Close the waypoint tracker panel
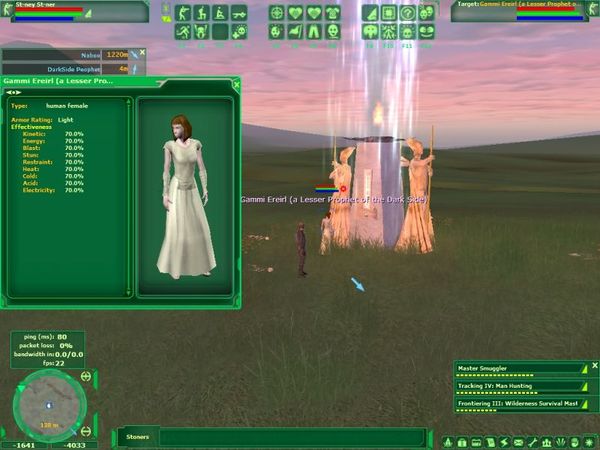The width and height of the screenshot is (600, 450). point(143,52)
